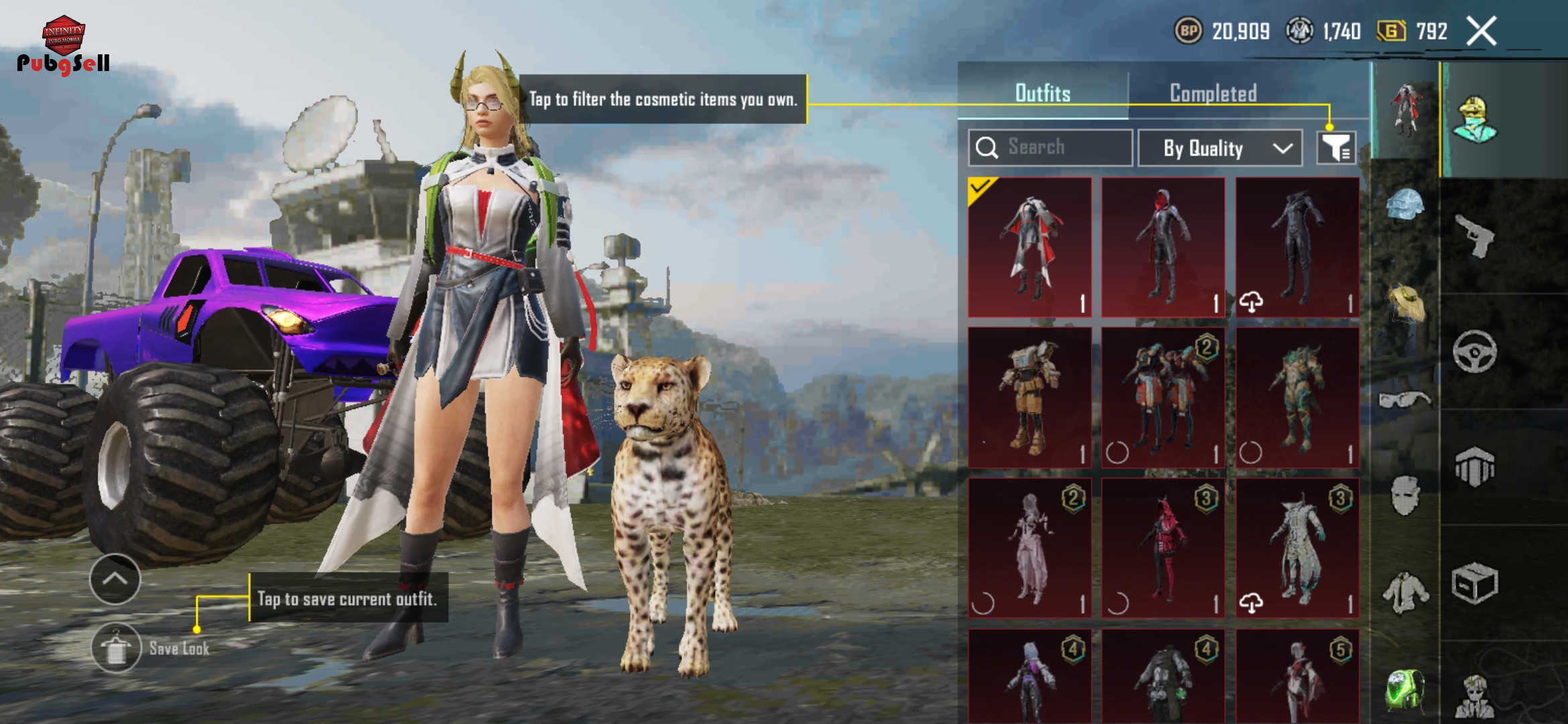Open the sunglasses eyewear category
This screenshot has height=724, width=1568.
tap(1404, 400)
